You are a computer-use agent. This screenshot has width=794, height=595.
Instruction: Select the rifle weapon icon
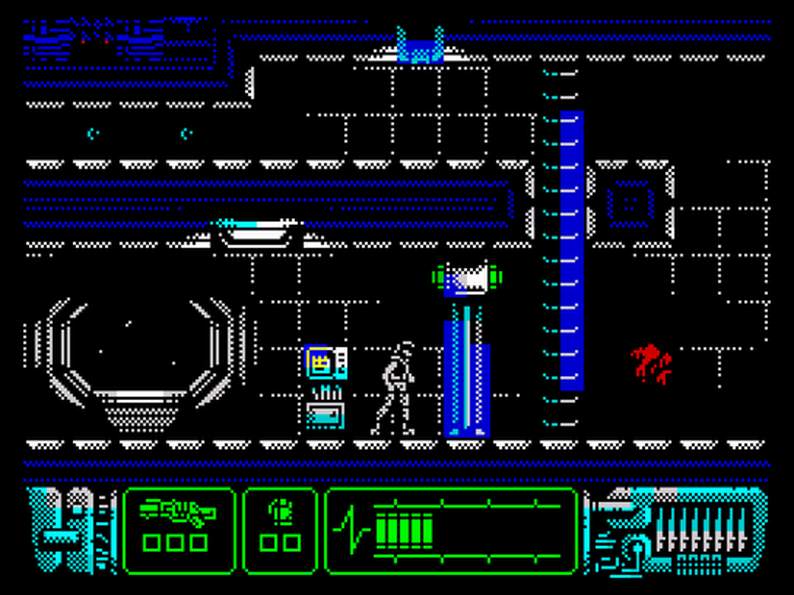(x=177, y=514)
